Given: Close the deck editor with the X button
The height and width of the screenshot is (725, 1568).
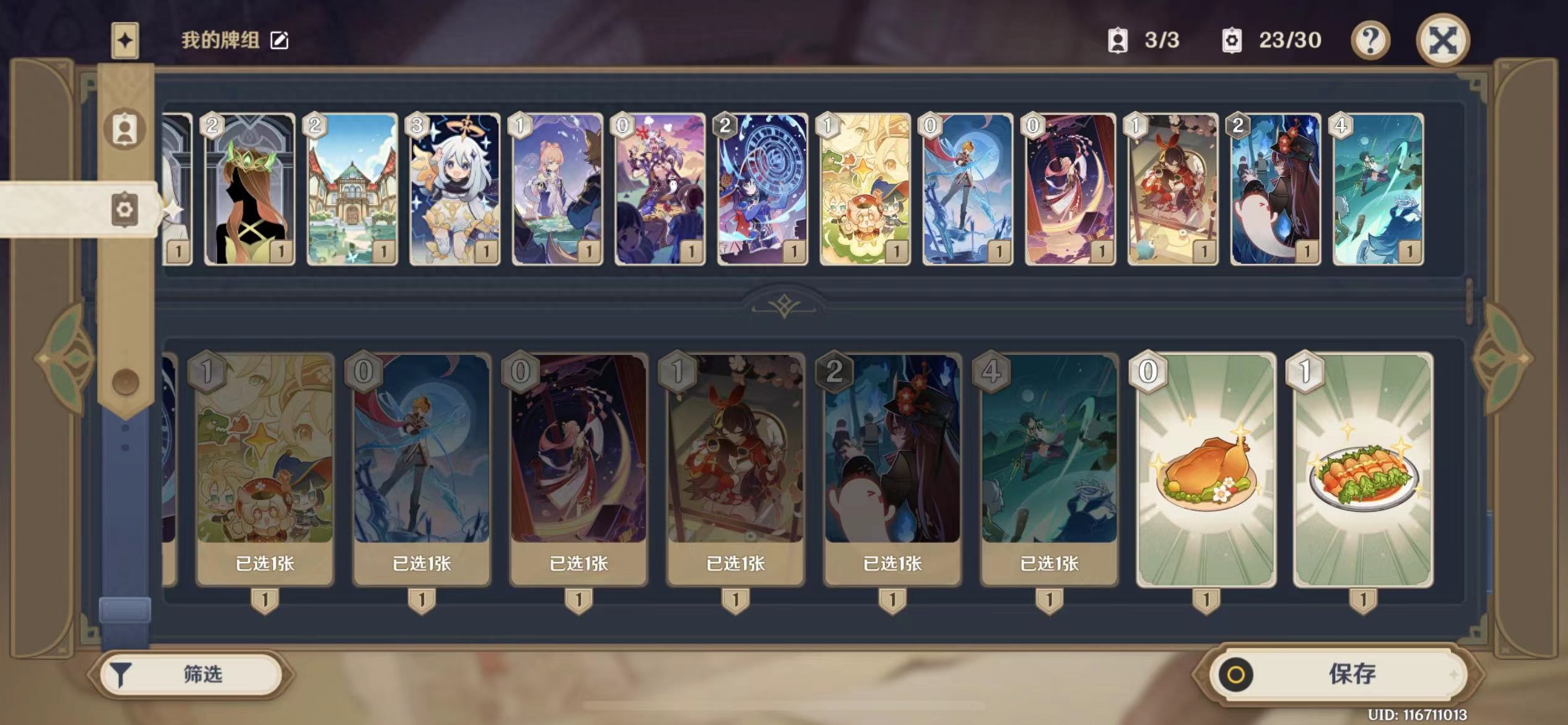Looking at the screenshot, I should (x=1442, y=41).
